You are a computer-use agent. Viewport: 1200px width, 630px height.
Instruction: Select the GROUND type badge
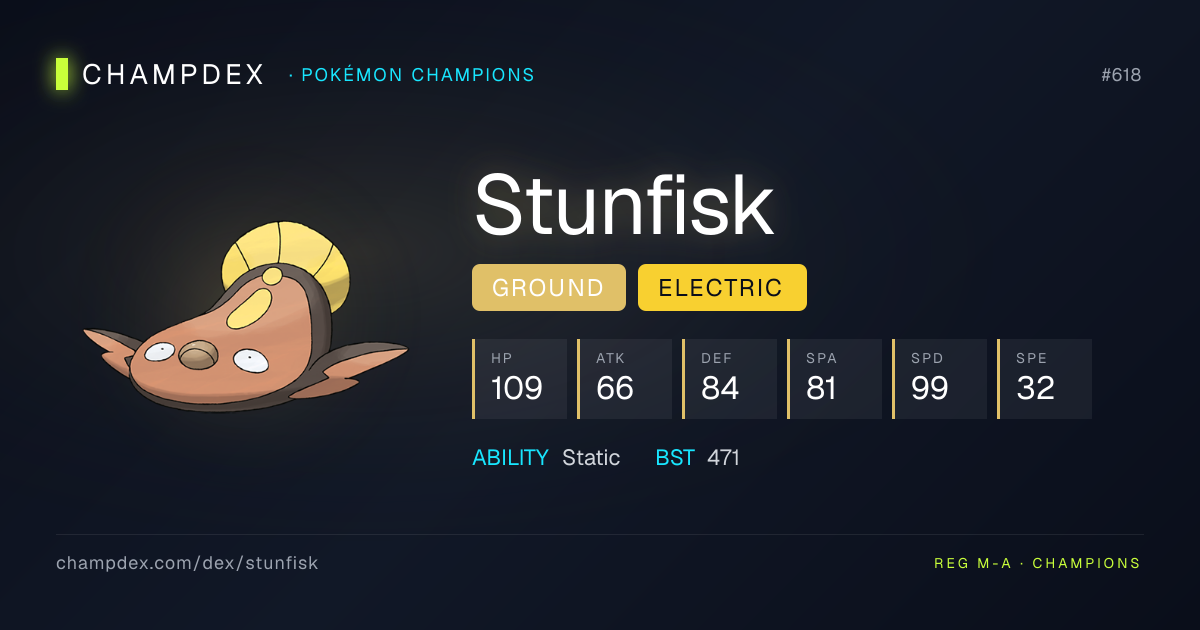[548, 288]
